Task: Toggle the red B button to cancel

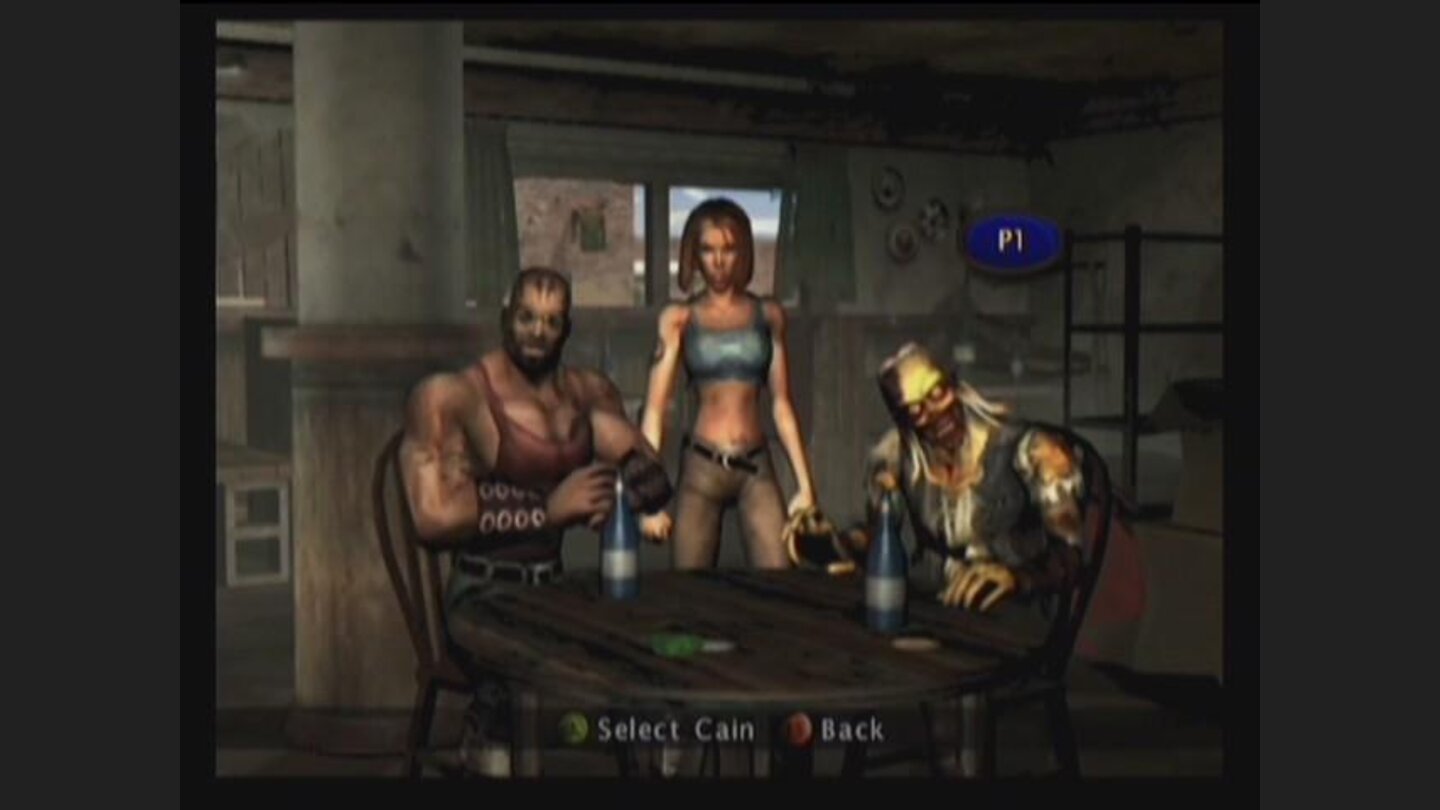Action: click(801, 730)
